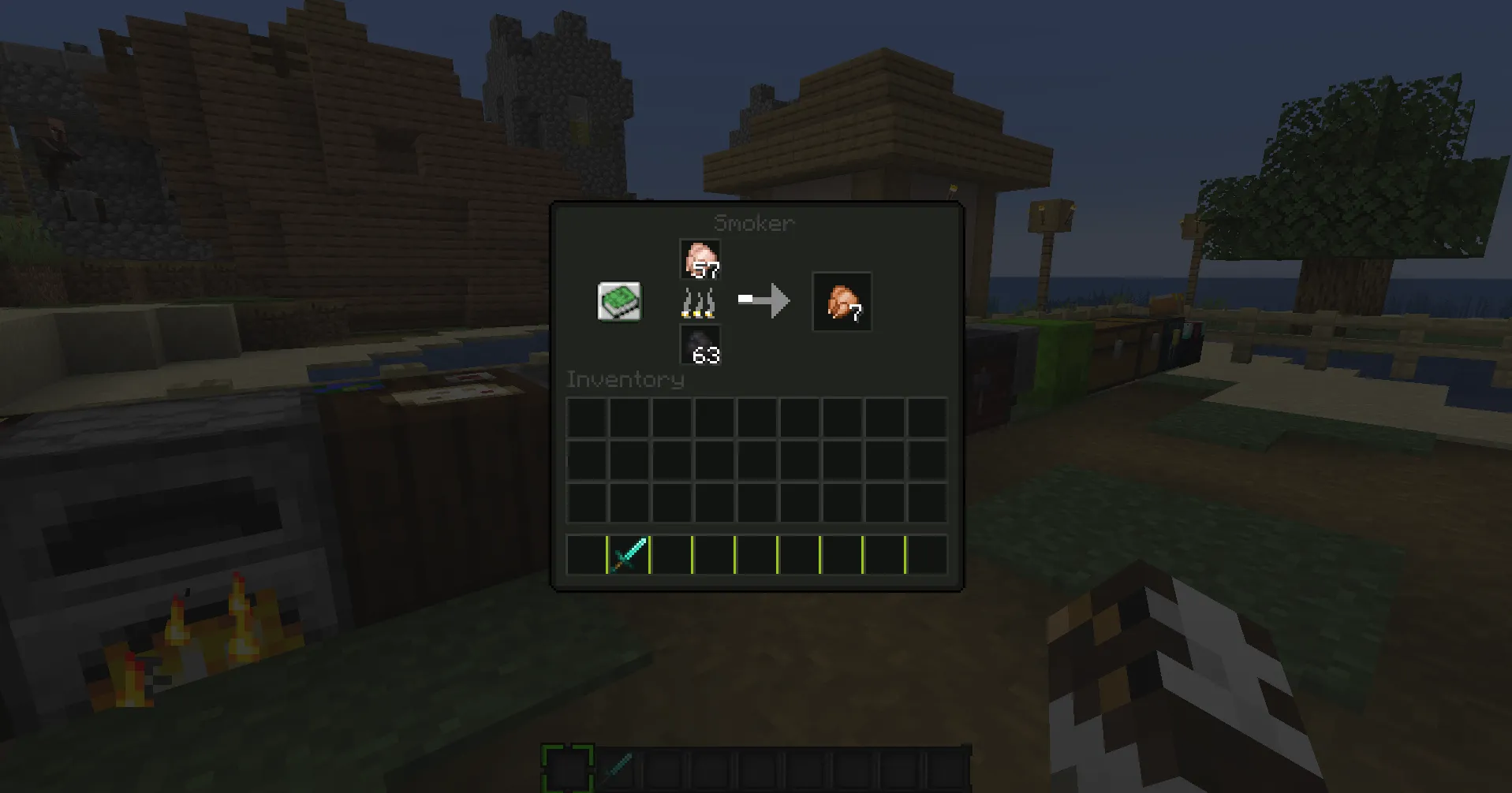
Task: Select the first empty inventory slot
Action: 585,415
